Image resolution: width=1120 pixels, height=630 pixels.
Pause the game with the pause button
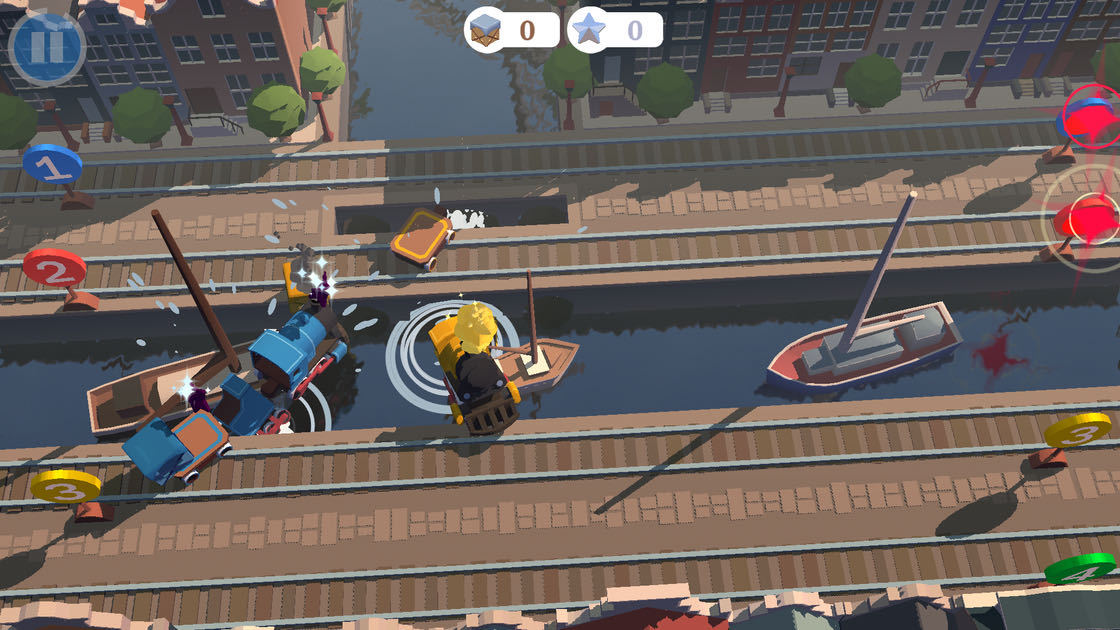47,47
